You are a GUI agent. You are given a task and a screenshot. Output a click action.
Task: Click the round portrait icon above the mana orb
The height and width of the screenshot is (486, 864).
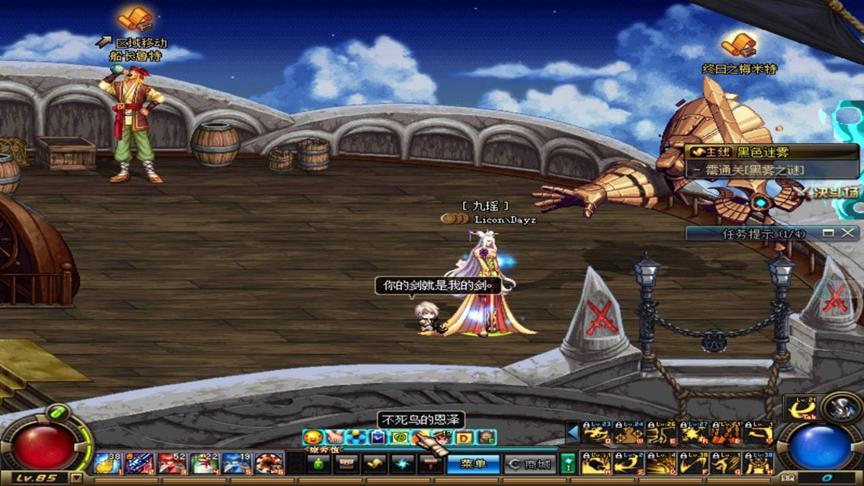pos(842,408)
